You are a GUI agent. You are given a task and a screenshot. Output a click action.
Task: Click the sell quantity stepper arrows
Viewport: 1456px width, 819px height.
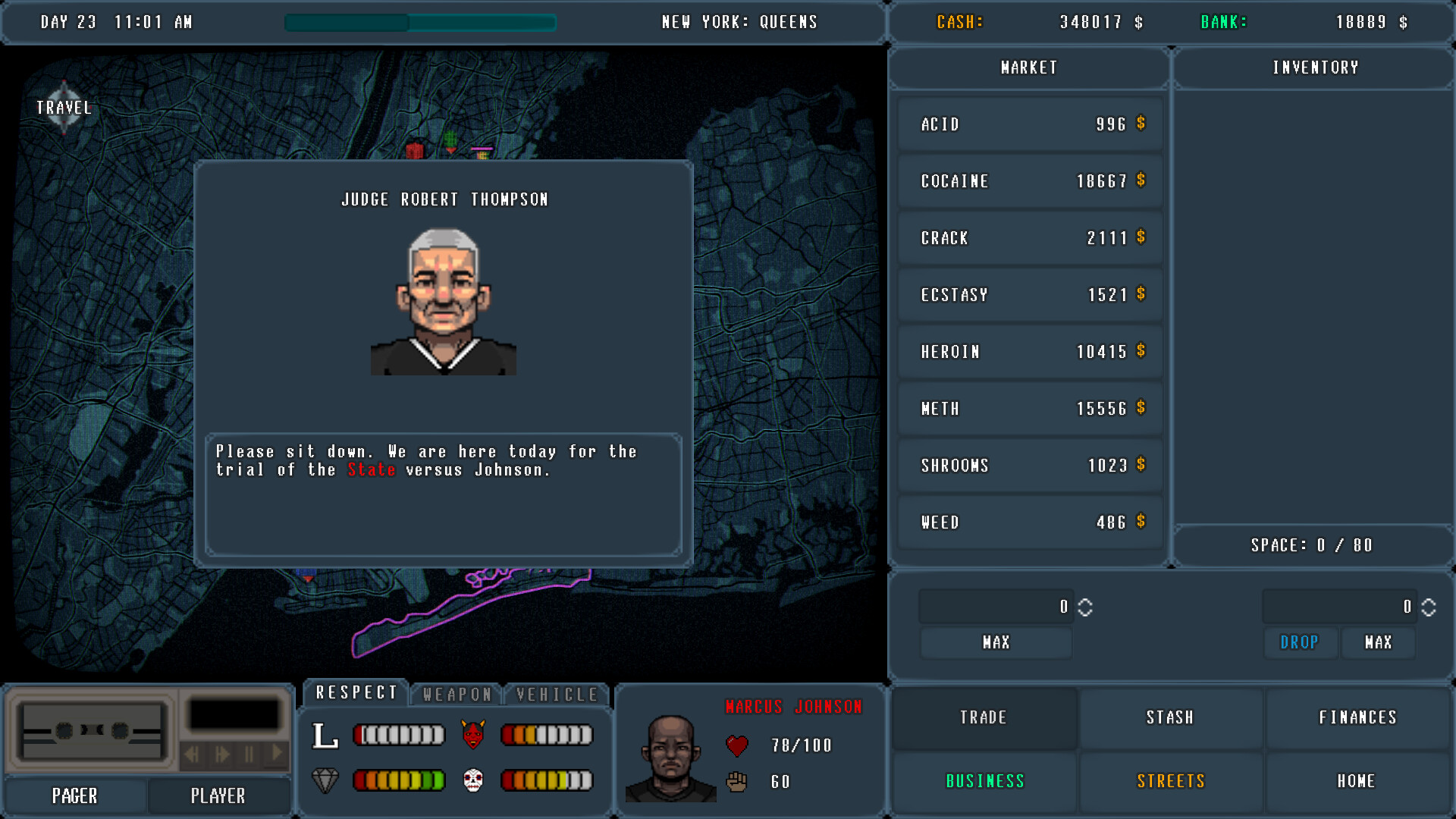point(1427,607)
